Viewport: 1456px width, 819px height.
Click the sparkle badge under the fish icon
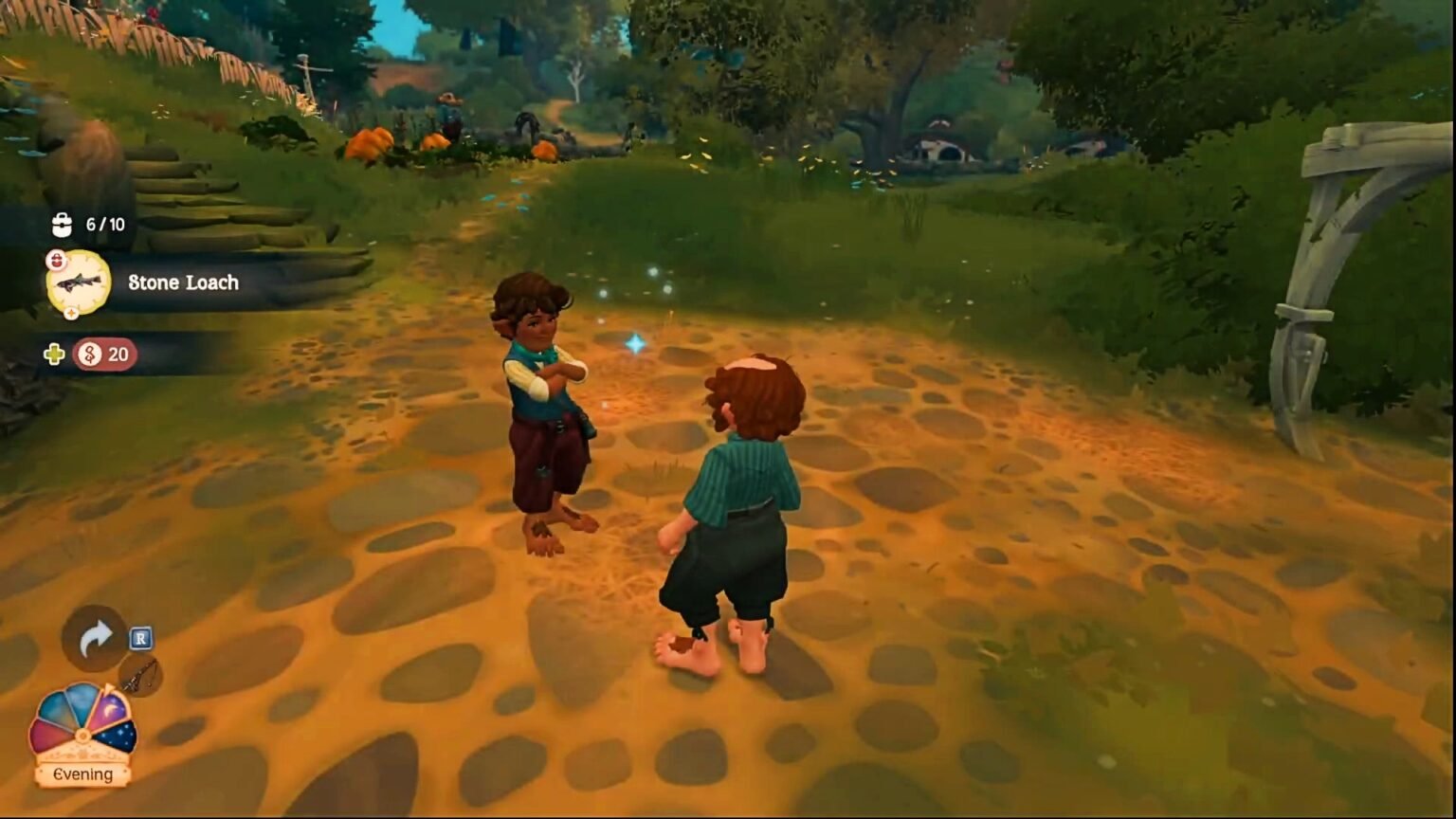(71, 313)
